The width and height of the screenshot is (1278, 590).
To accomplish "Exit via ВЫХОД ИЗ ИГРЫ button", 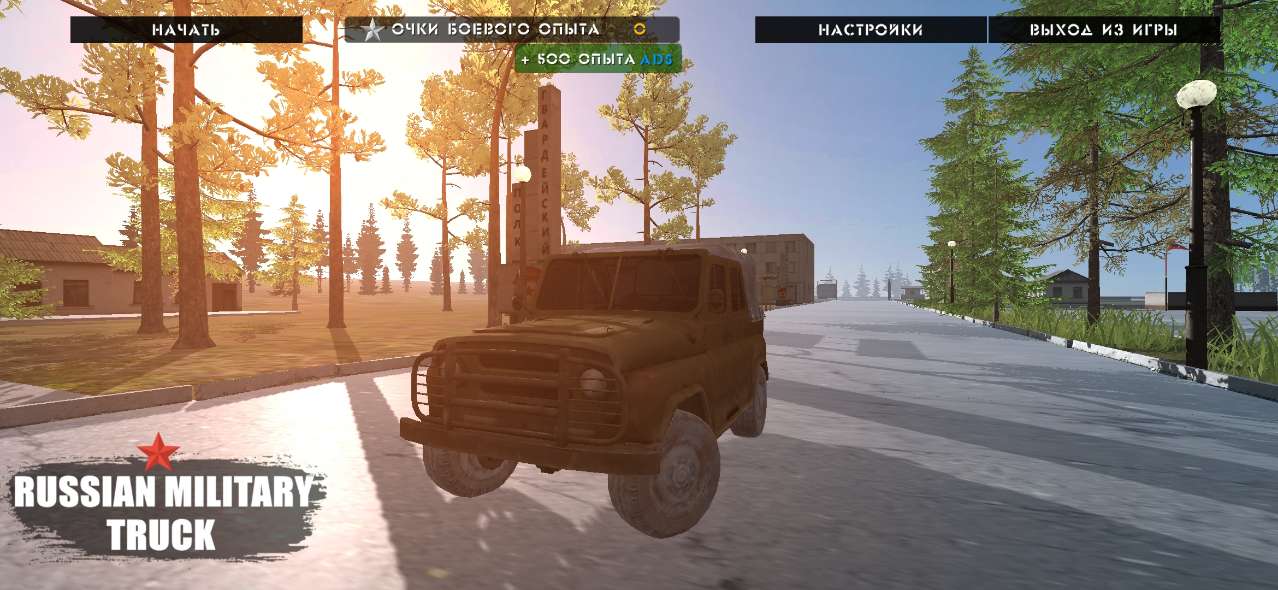I will coord(1103,30).
